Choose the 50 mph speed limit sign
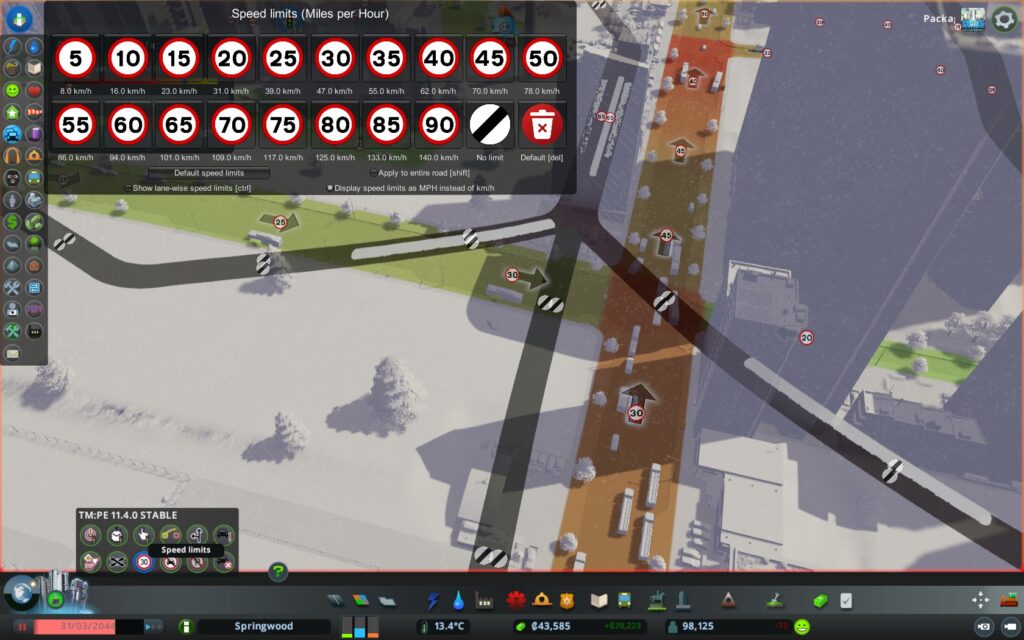The width and height of the screenshot is (1024, 640). click(542, 59)
